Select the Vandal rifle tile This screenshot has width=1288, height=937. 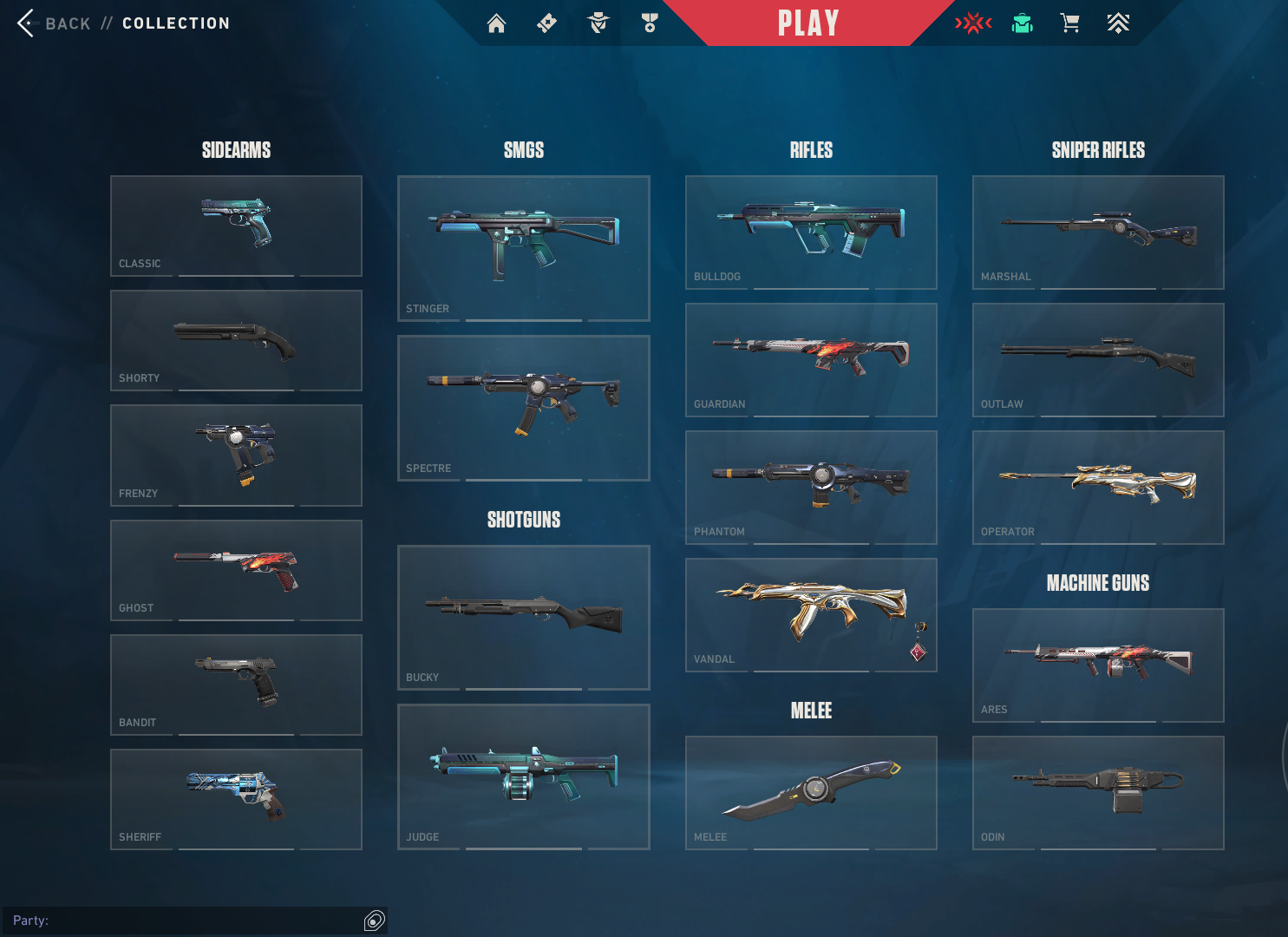811,614
